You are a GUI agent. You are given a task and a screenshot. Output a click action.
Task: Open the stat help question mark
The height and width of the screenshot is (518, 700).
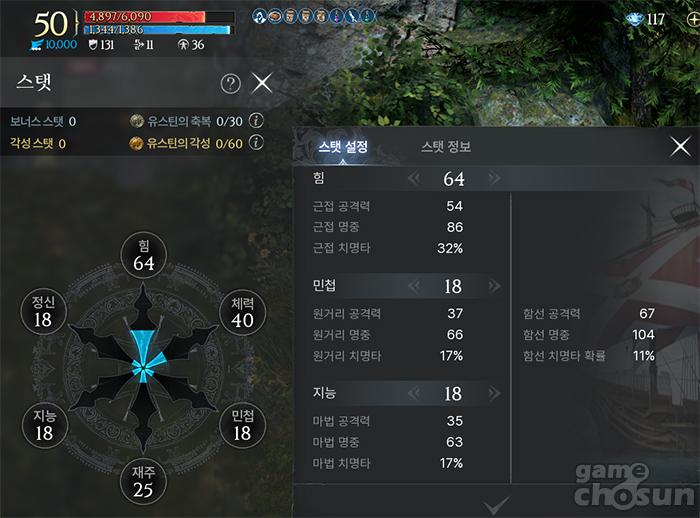pyautogui.click(x=230, y=84)
